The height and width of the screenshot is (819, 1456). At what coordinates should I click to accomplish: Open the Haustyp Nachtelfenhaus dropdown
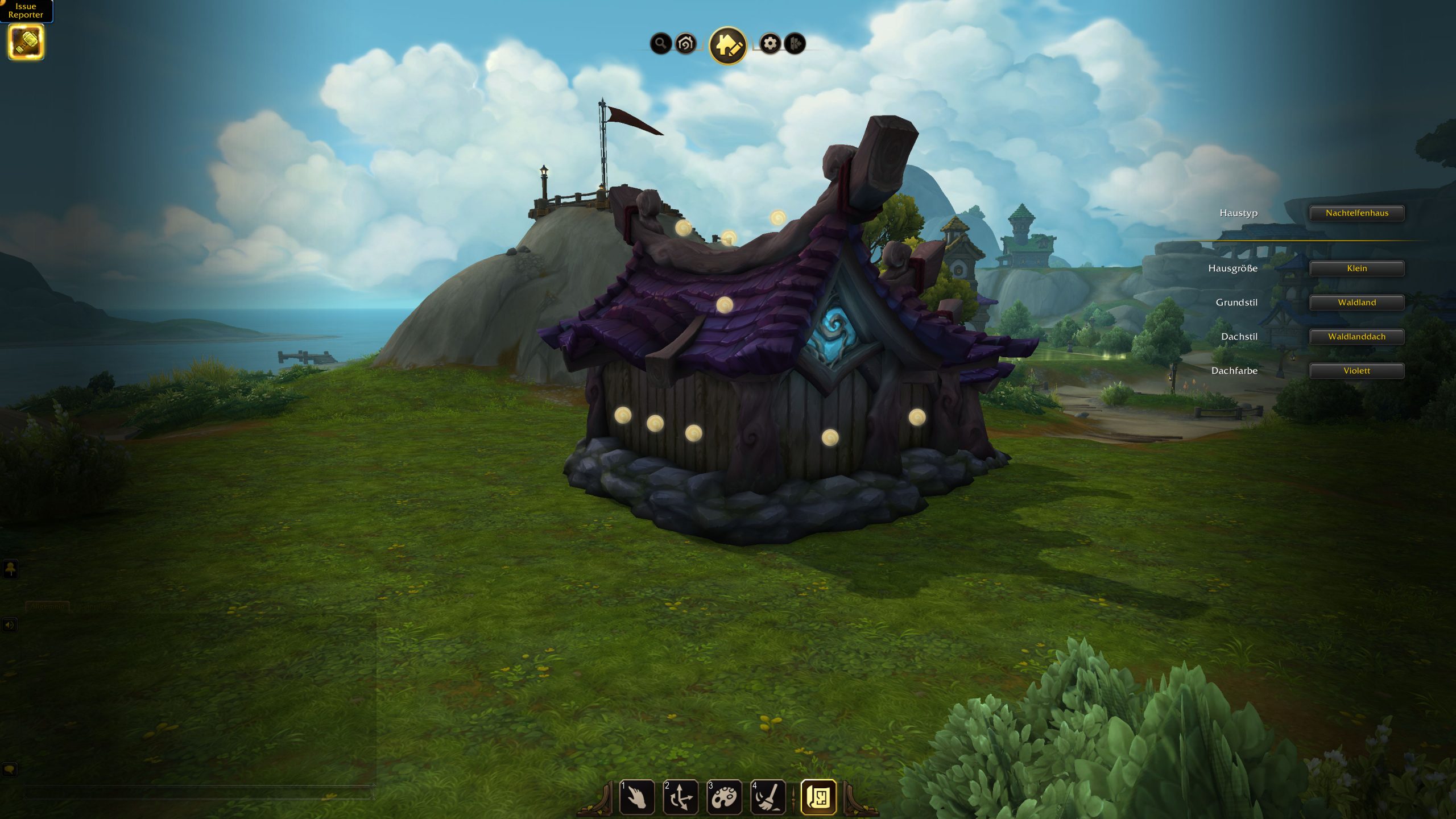[1356, 213]
